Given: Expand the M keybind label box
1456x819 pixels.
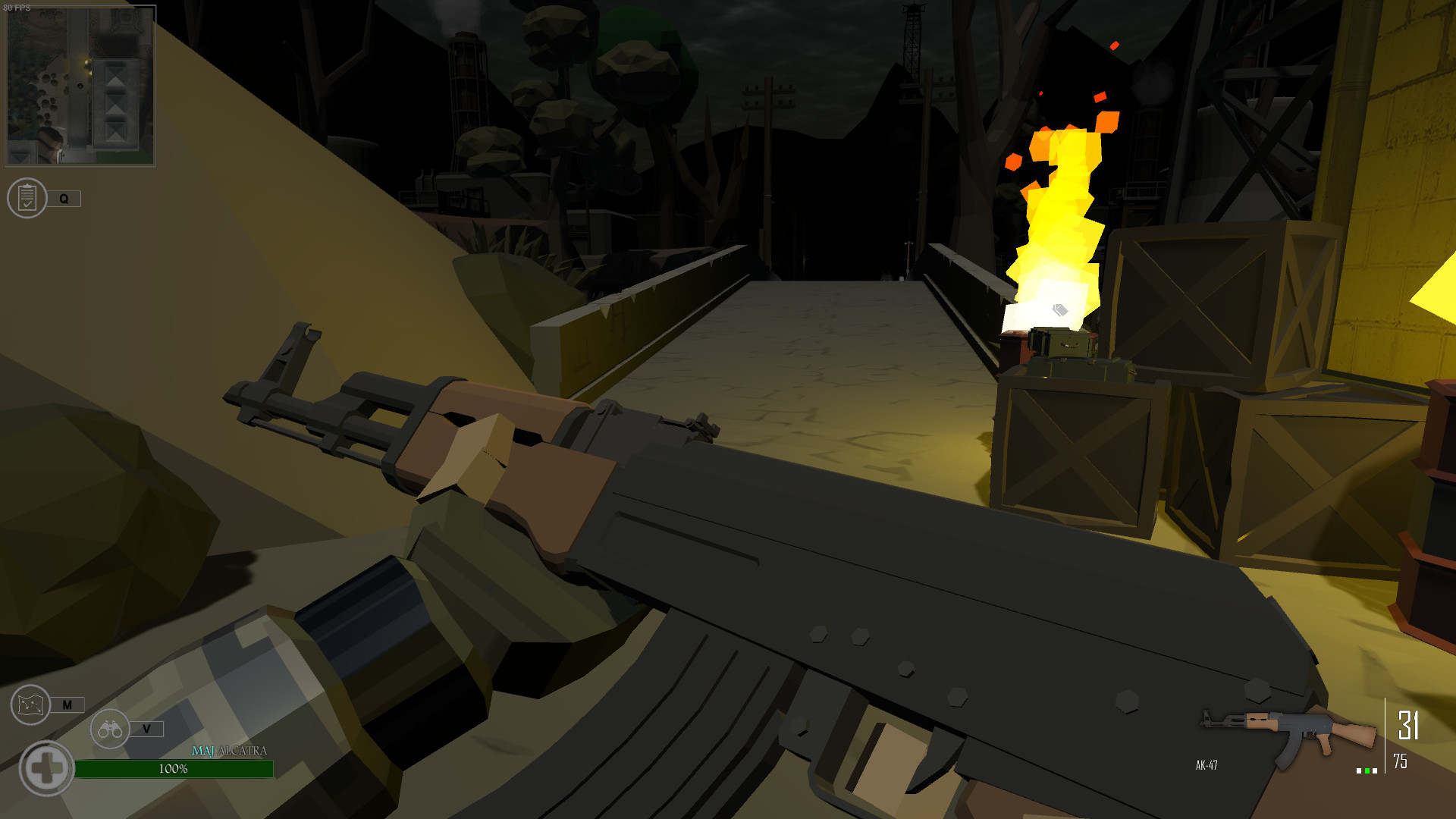Looking at the screenshot, I should (x=68, y=704).
